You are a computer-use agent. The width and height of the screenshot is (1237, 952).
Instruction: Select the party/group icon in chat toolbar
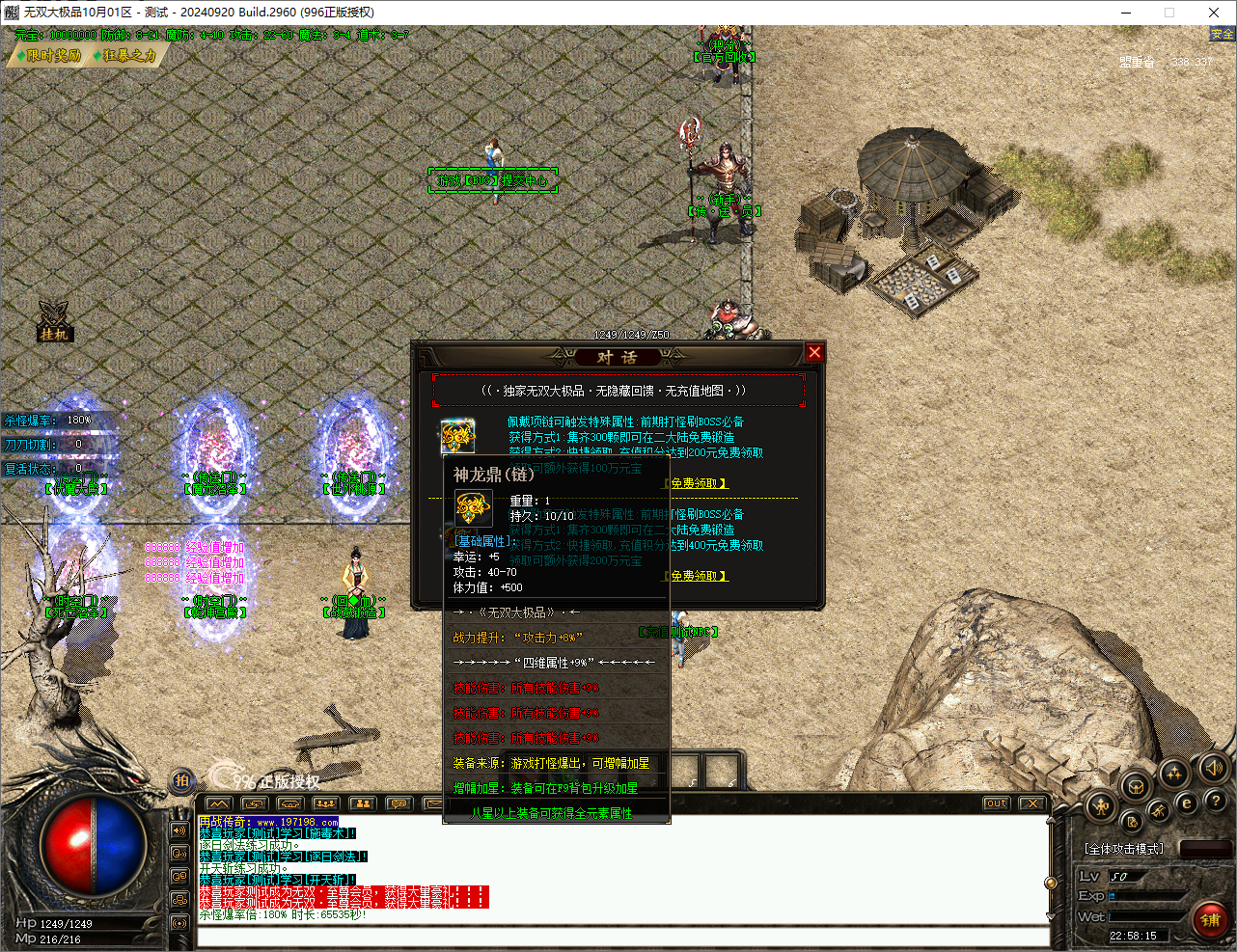tap(324, 803)
